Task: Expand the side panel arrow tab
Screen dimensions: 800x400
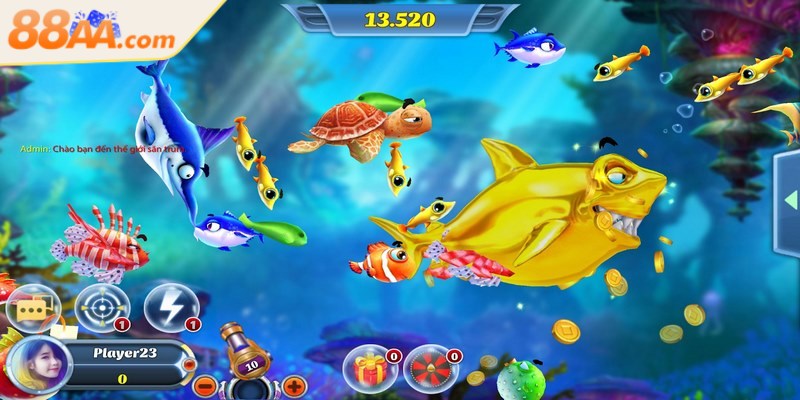Action: pos(786,205)
